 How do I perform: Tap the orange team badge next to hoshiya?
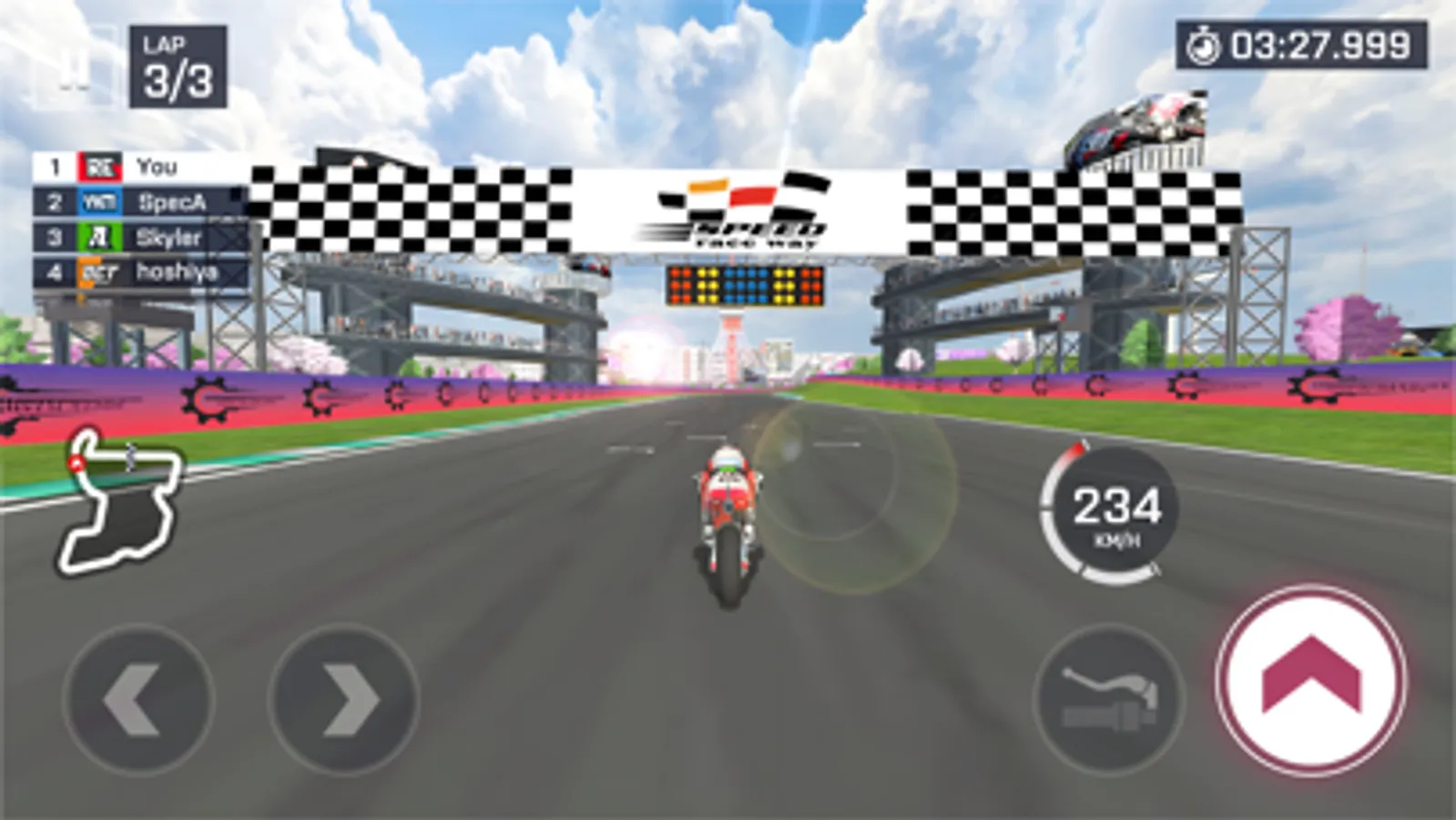click(x=98, y=271)
